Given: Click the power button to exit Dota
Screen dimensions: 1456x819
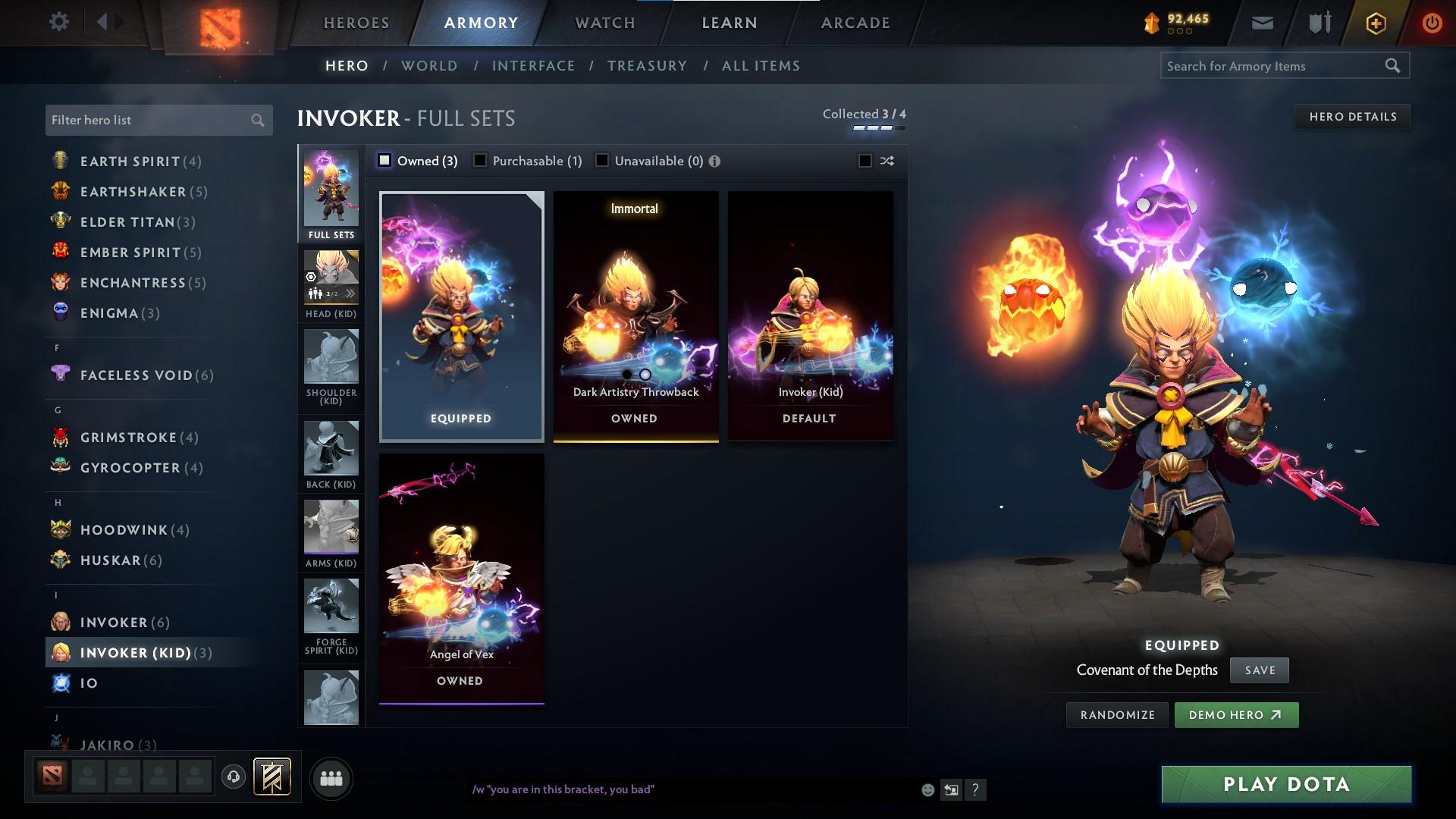Looking at the screenshot, I should click(x=1432, y=22).
